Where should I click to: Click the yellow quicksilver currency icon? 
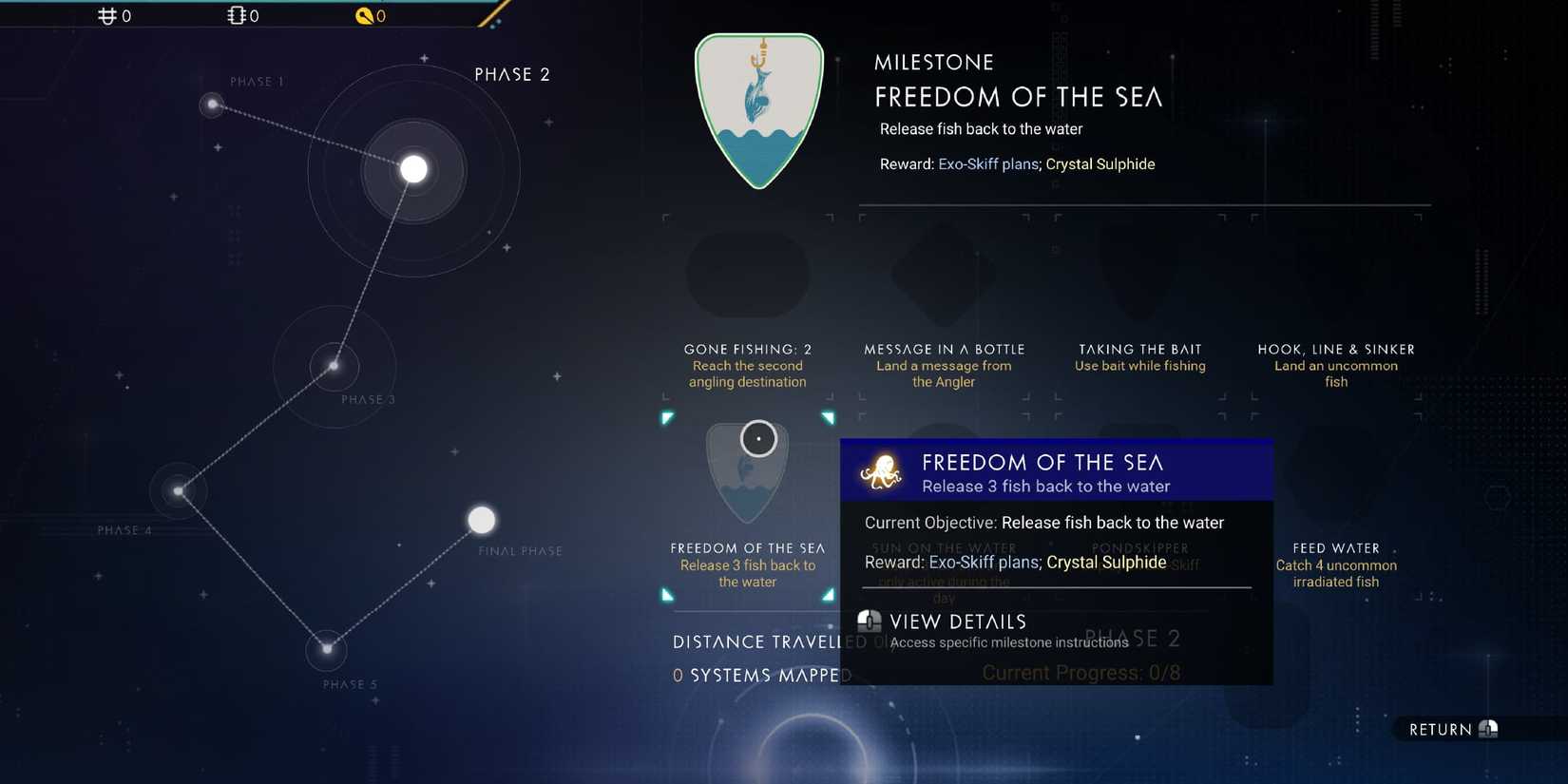[362, 15]
